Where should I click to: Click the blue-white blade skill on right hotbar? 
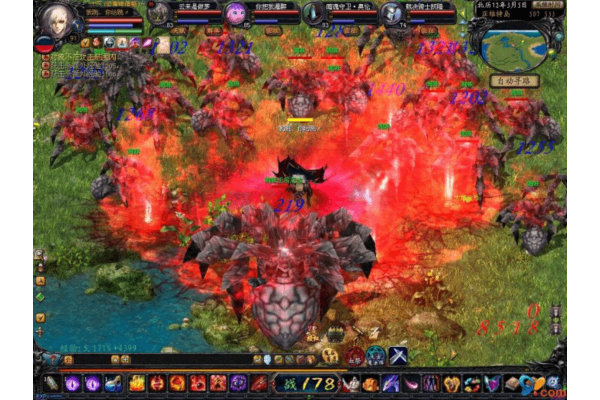tap(390, 383)
